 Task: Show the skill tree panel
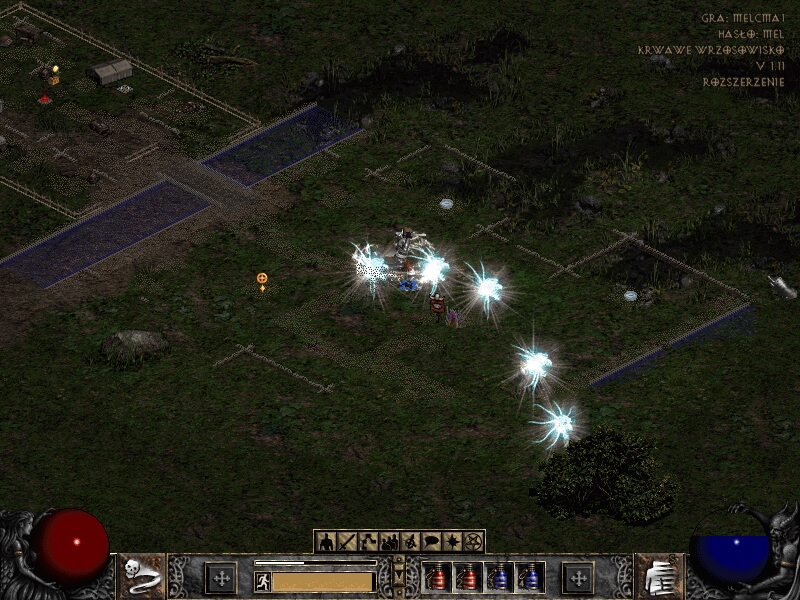368,542
